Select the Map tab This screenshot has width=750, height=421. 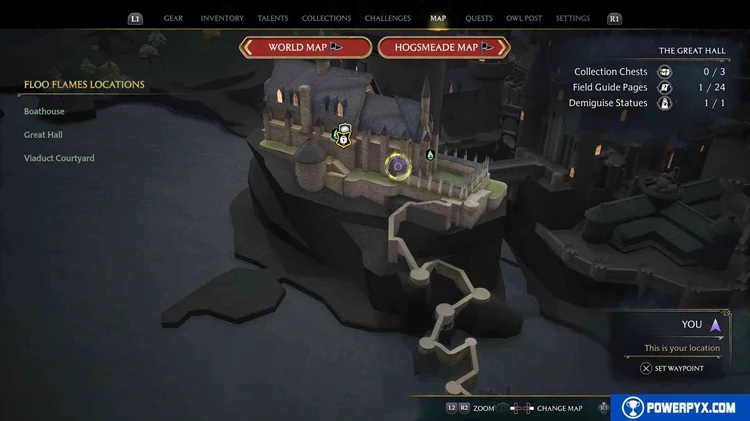[x=438, y=18]
